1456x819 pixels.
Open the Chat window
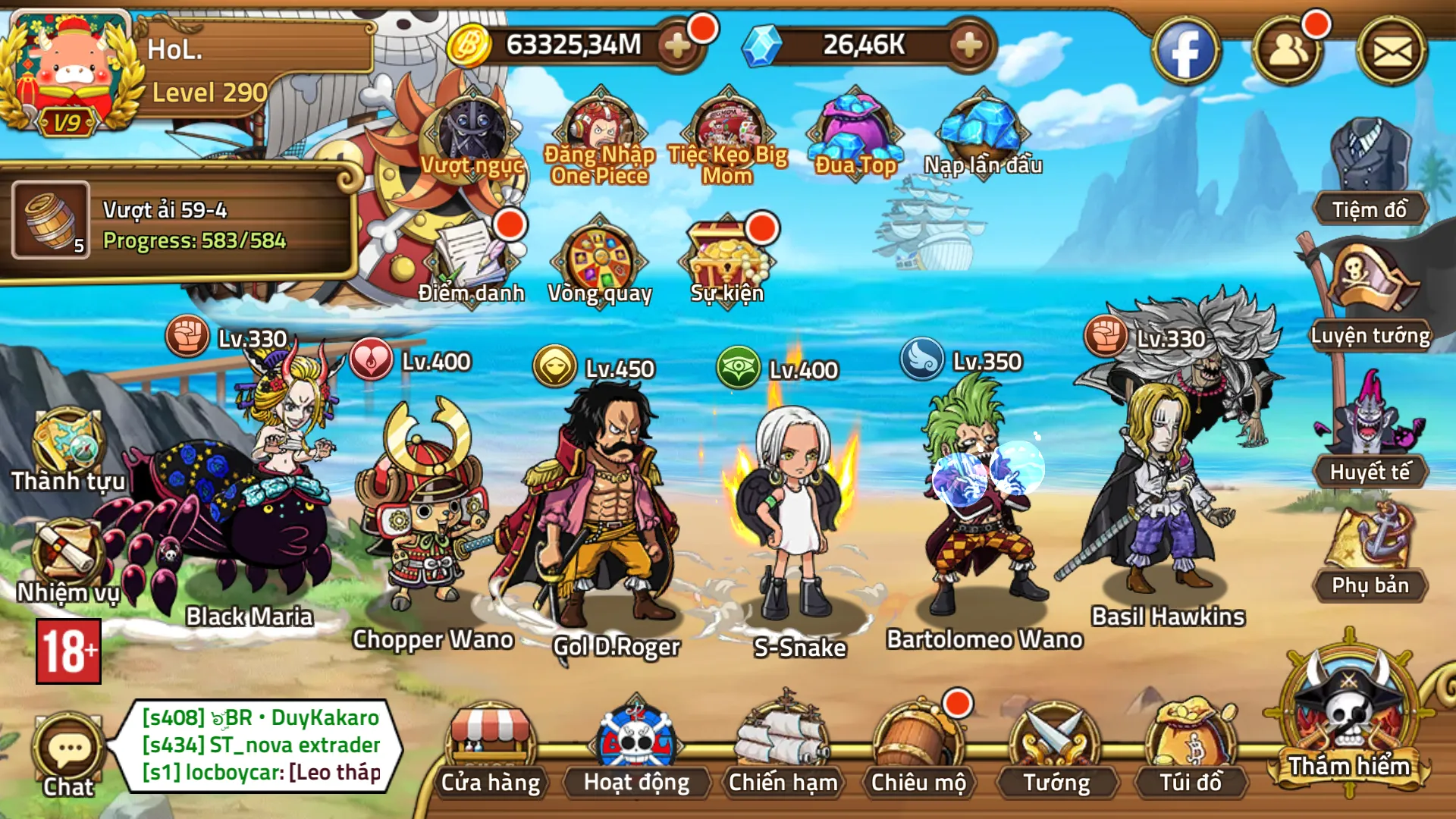68,755
